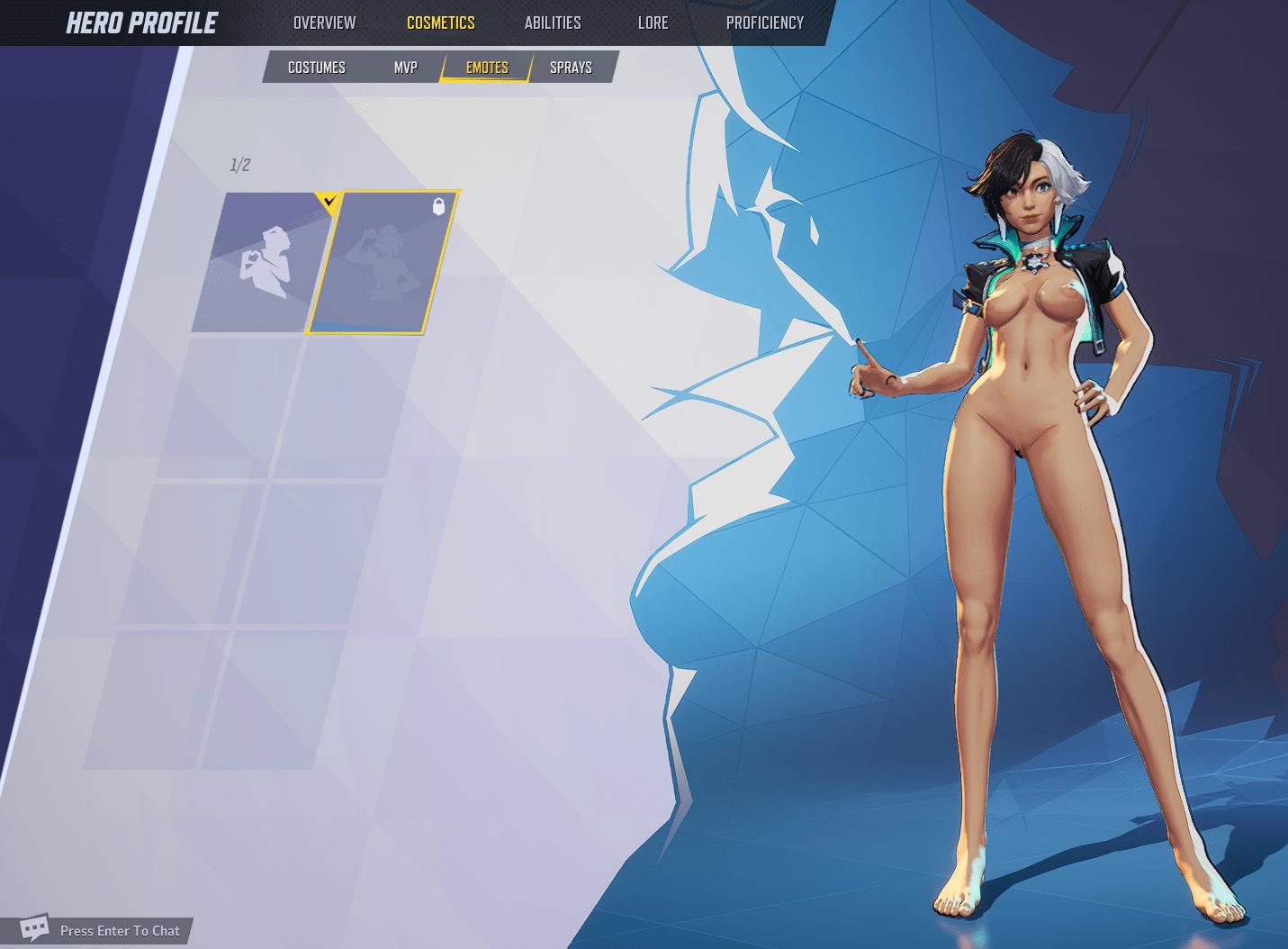Viewport: 1288px width, 949px height.
Task: View the Sprays sub-tab
Action: 571,68
